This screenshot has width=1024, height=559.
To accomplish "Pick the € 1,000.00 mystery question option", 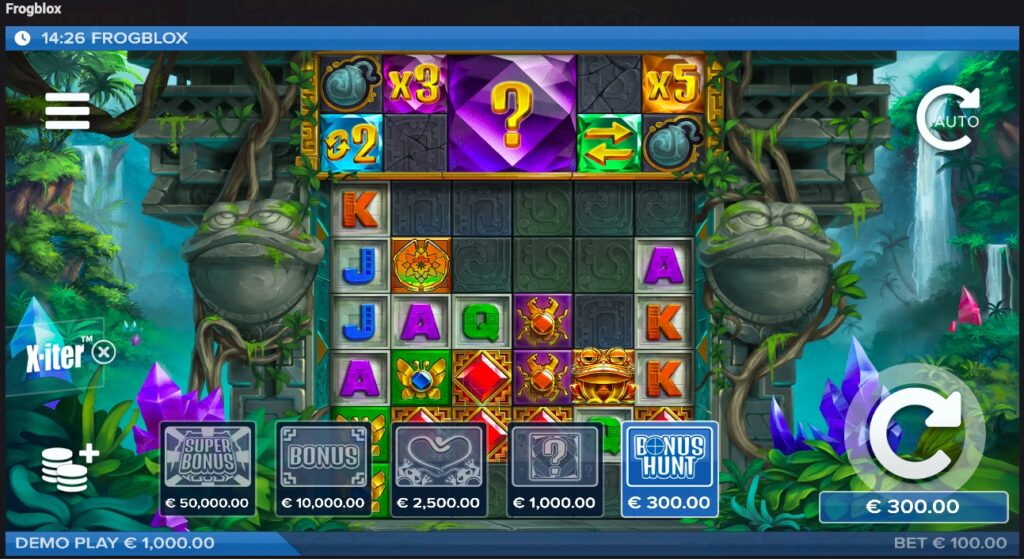I will (554, 468).
